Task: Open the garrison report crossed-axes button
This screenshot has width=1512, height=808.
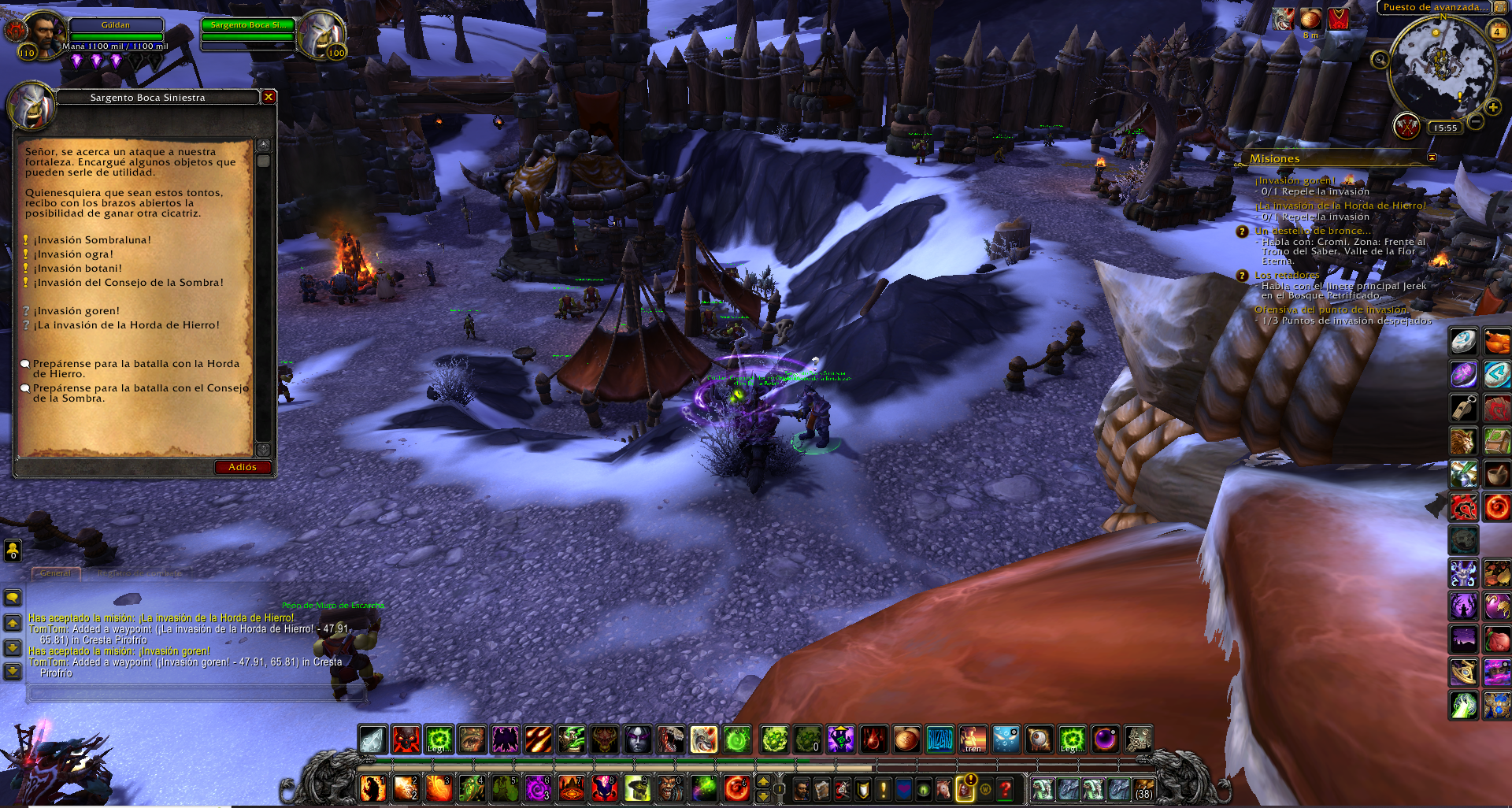Action: pos(1406,125)
